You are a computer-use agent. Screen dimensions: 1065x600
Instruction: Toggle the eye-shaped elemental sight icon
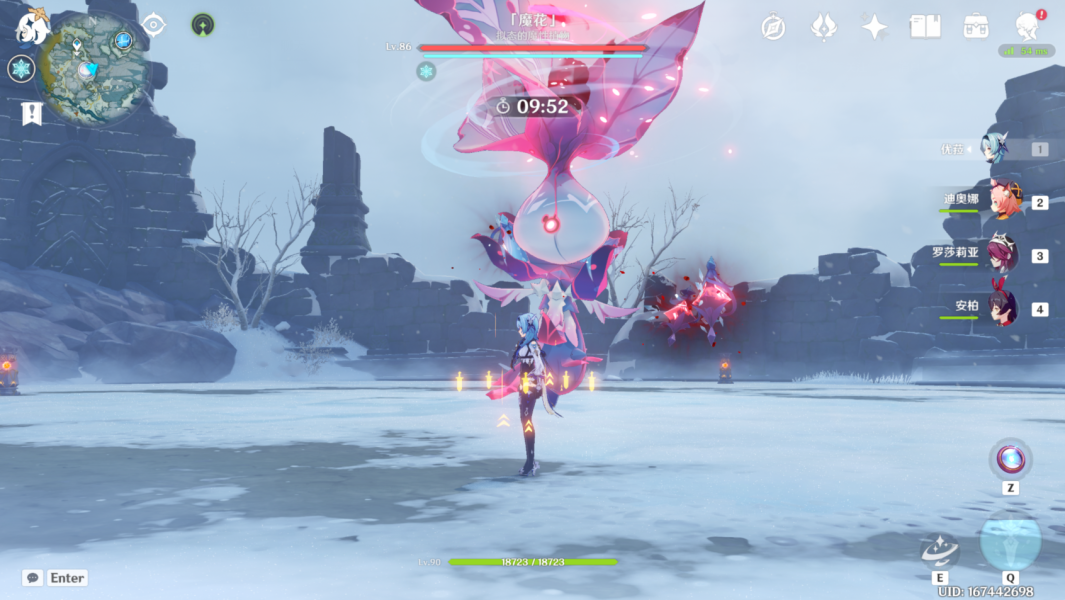click(154, 25)
